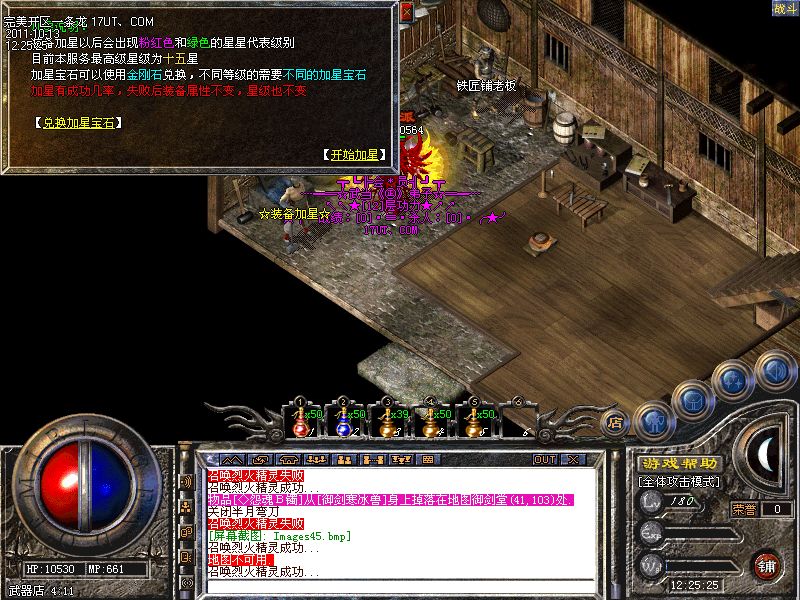Click the speaker icon beside chat log
800x600 pixels.
(x=185, y=481)
